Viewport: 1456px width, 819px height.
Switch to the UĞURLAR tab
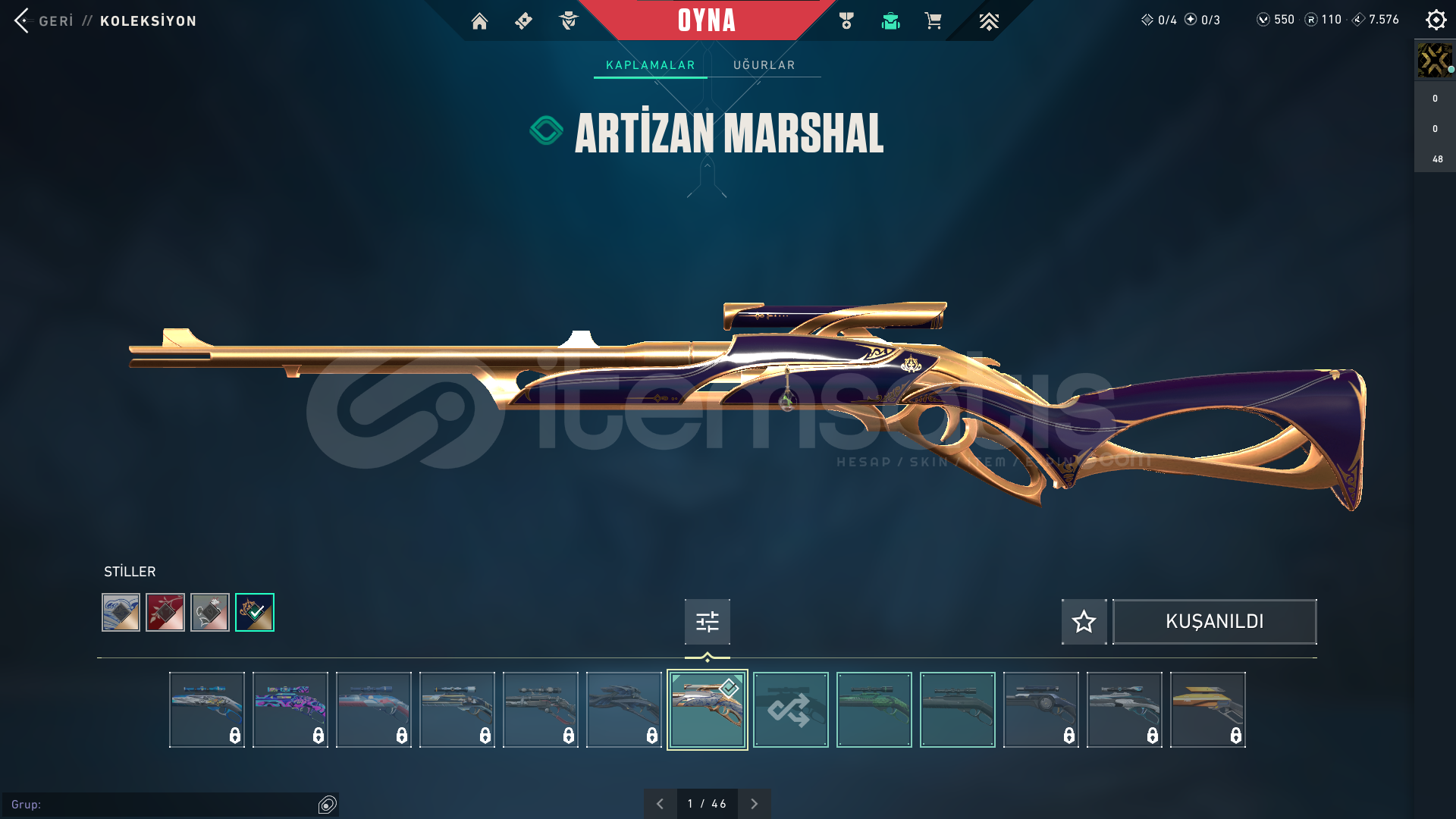764,65
